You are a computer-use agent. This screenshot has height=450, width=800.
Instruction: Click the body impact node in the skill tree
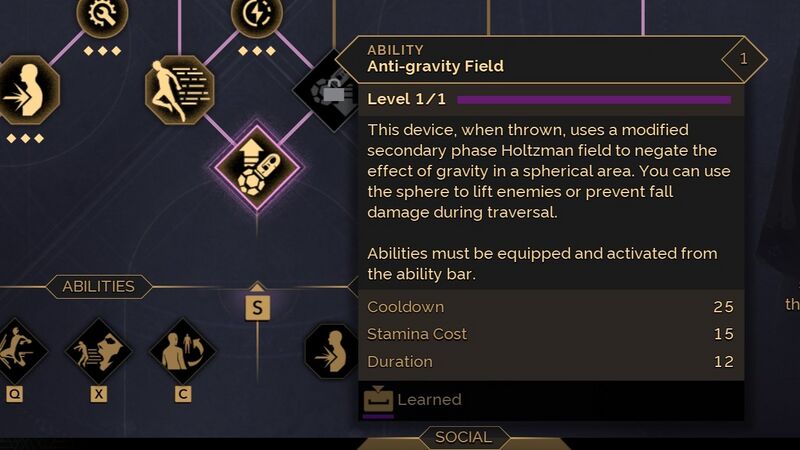coord(26,90)
